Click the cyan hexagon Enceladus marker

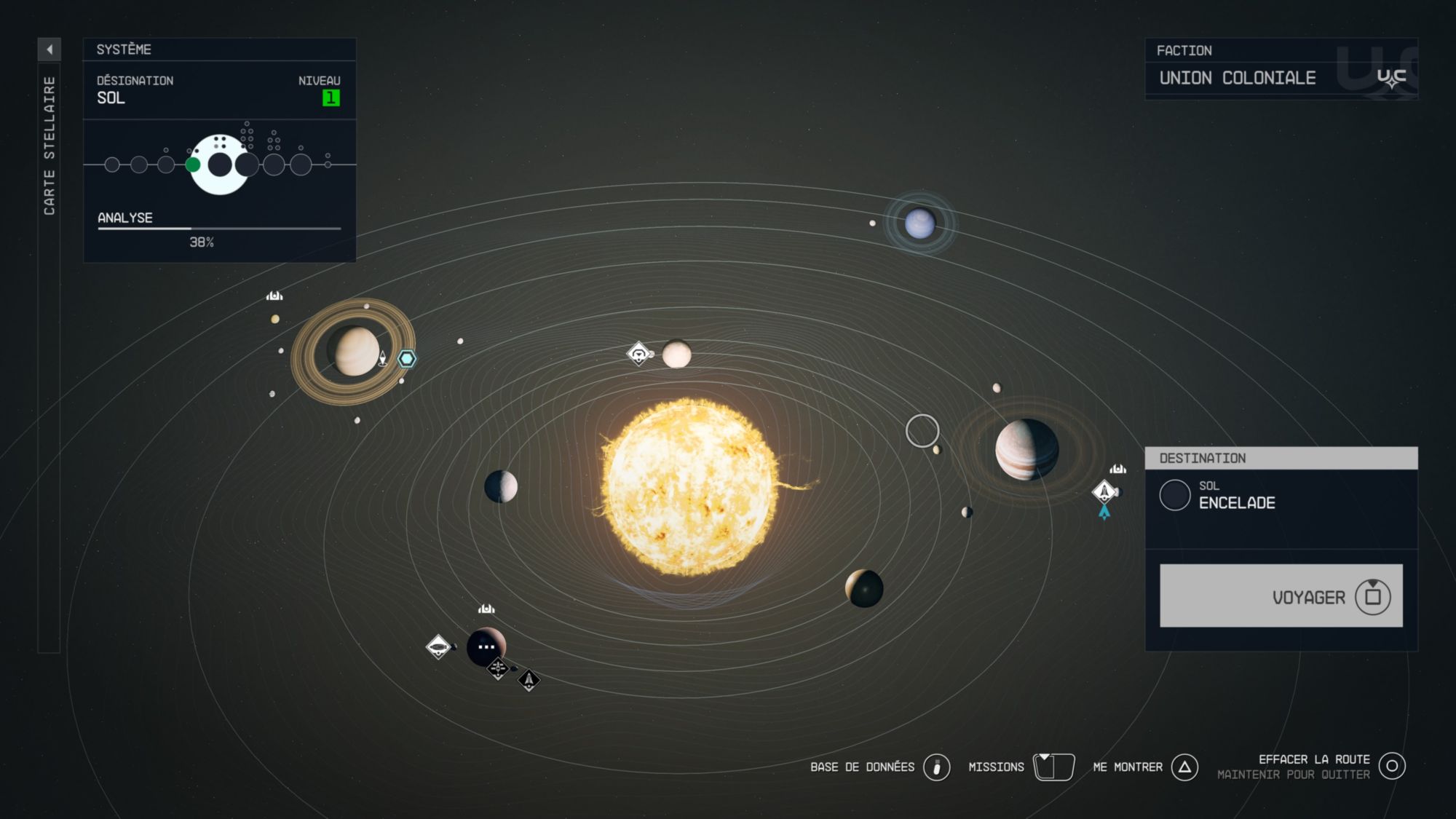[407, 358]
